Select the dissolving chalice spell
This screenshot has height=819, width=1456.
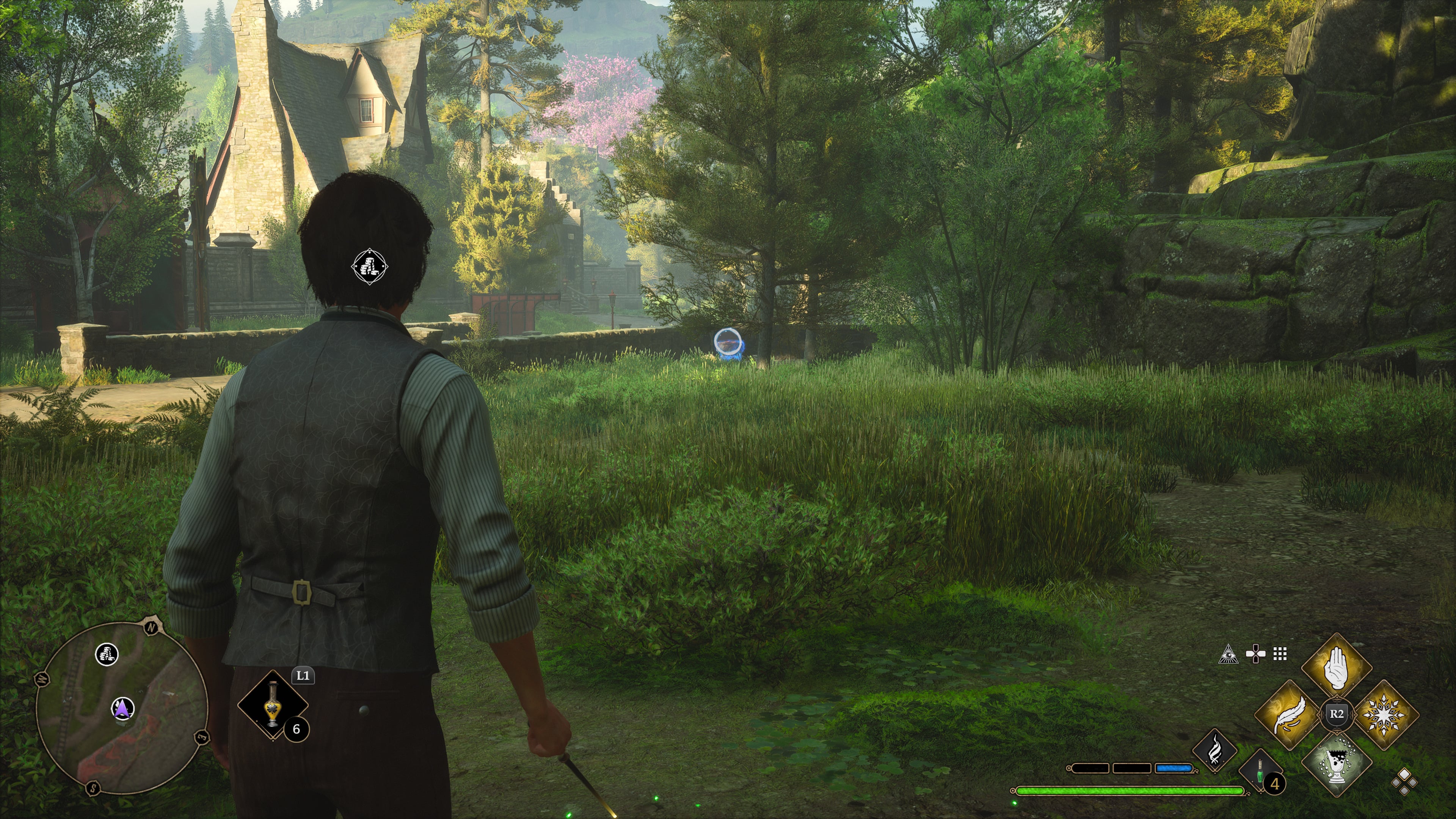tap(1336, 763)
